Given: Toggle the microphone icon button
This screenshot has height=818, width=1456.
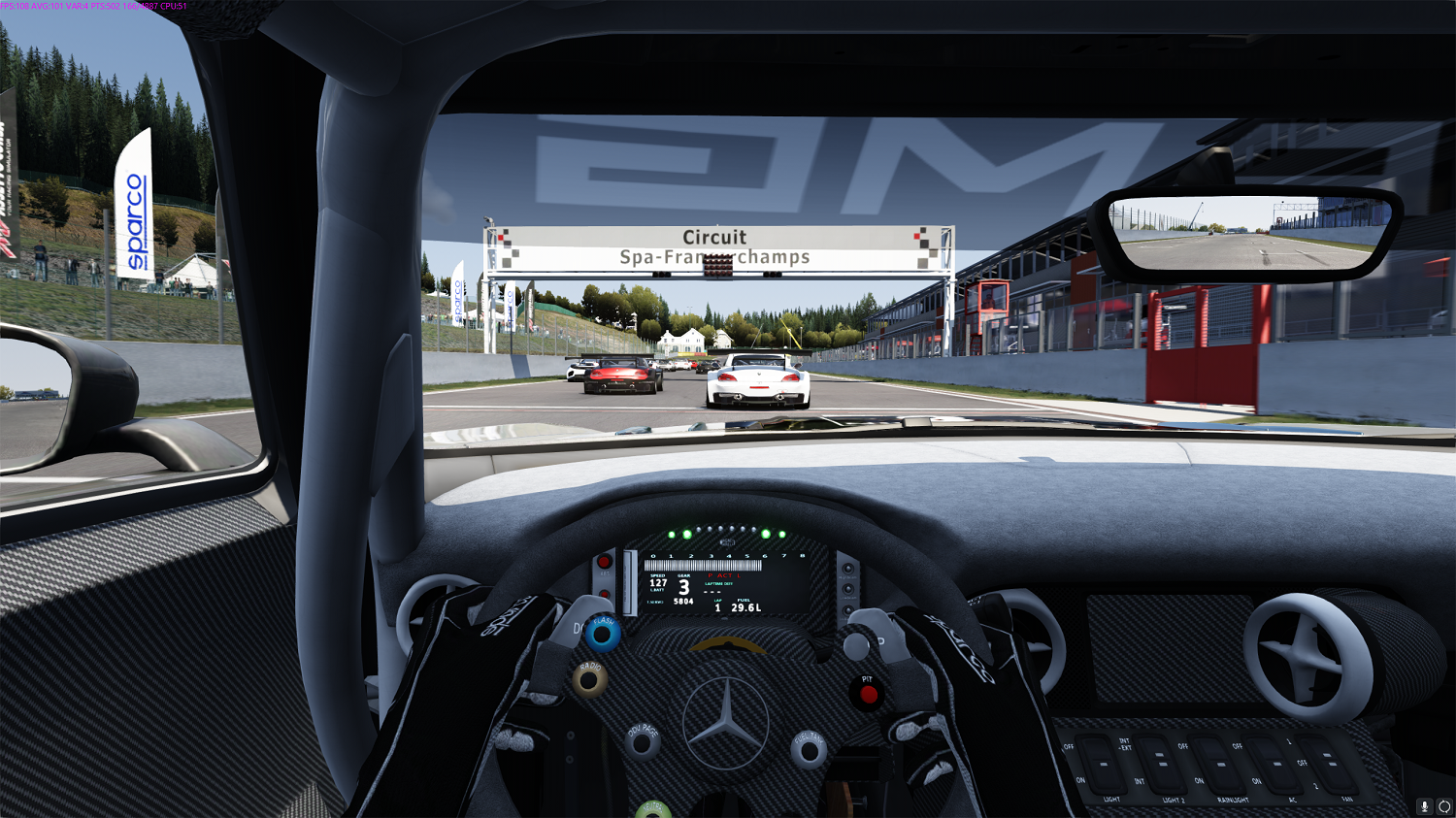Looking at the screenshot, I should click(1425, 806).
